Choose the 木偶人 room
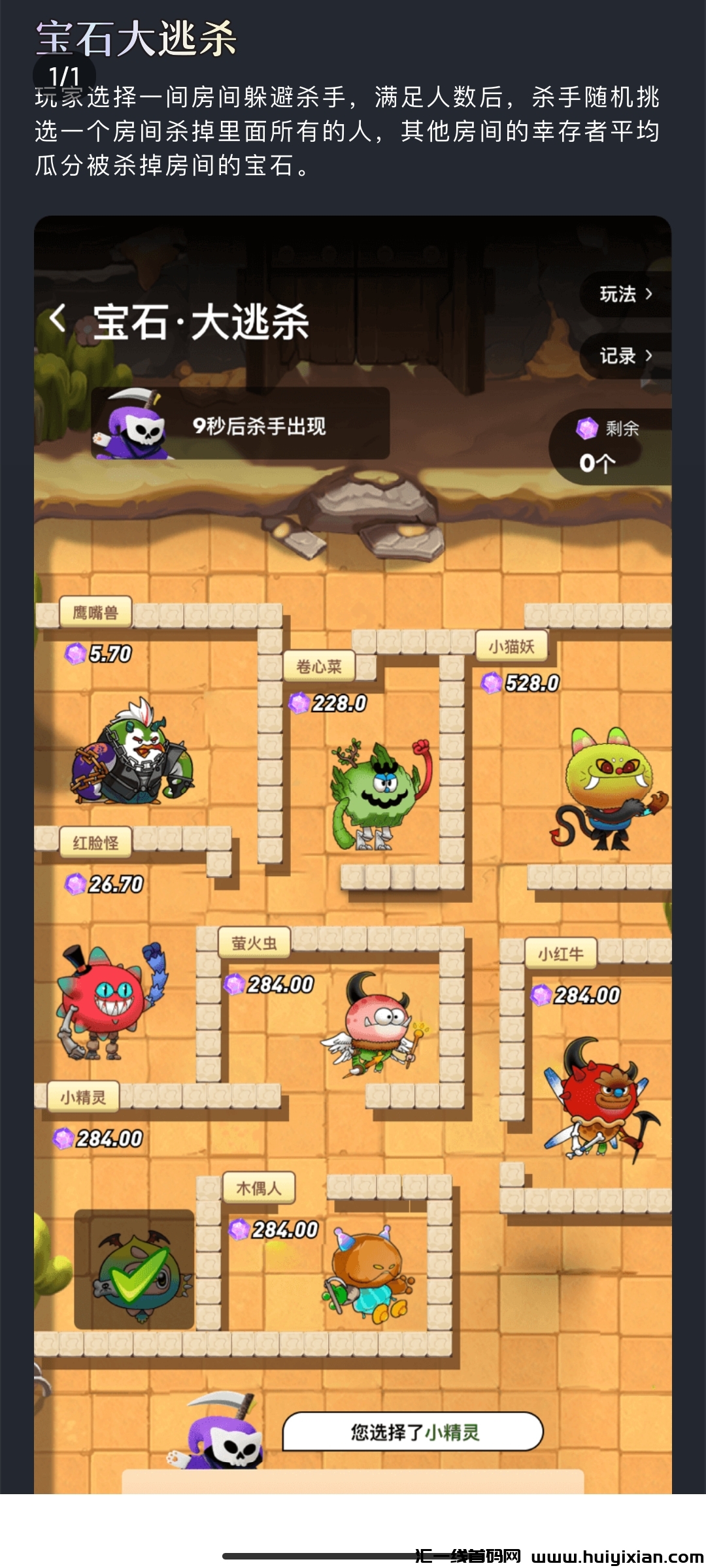Image resolution: width=706 pixels, height=1568 pixels. tap(366, 1274)
